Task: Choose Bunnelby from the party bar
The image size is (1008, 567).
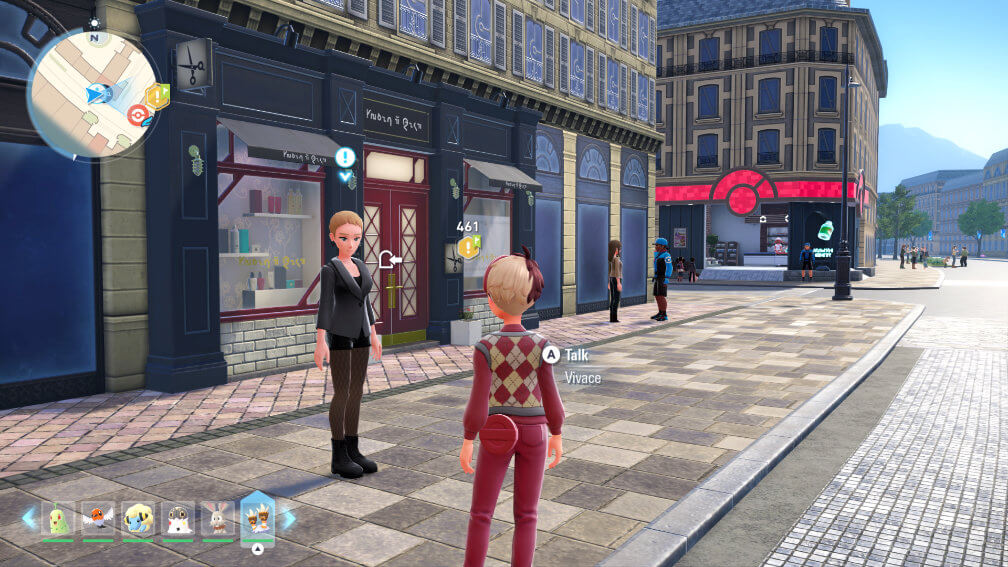Action: tap(218, 519)
